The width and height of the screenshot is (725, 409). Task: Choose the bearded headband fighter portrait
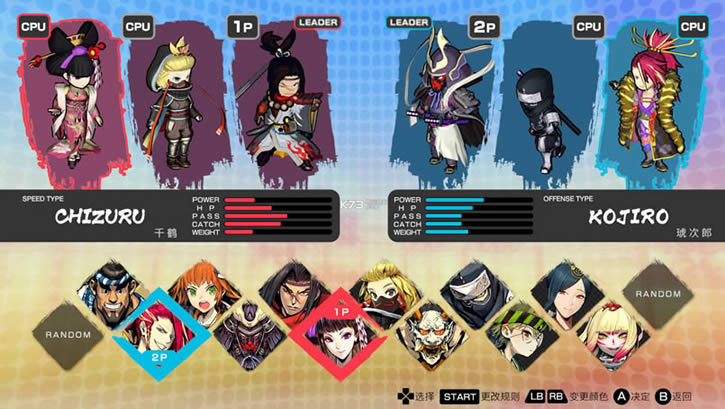113,292
